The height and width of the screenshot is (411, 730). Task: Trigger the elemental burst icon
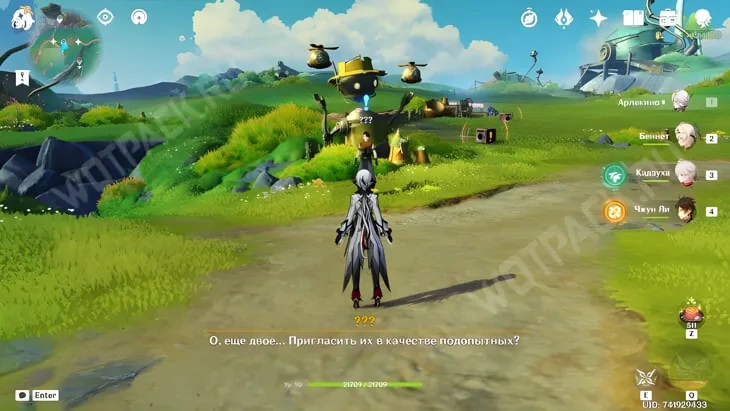tap(691, 372)
